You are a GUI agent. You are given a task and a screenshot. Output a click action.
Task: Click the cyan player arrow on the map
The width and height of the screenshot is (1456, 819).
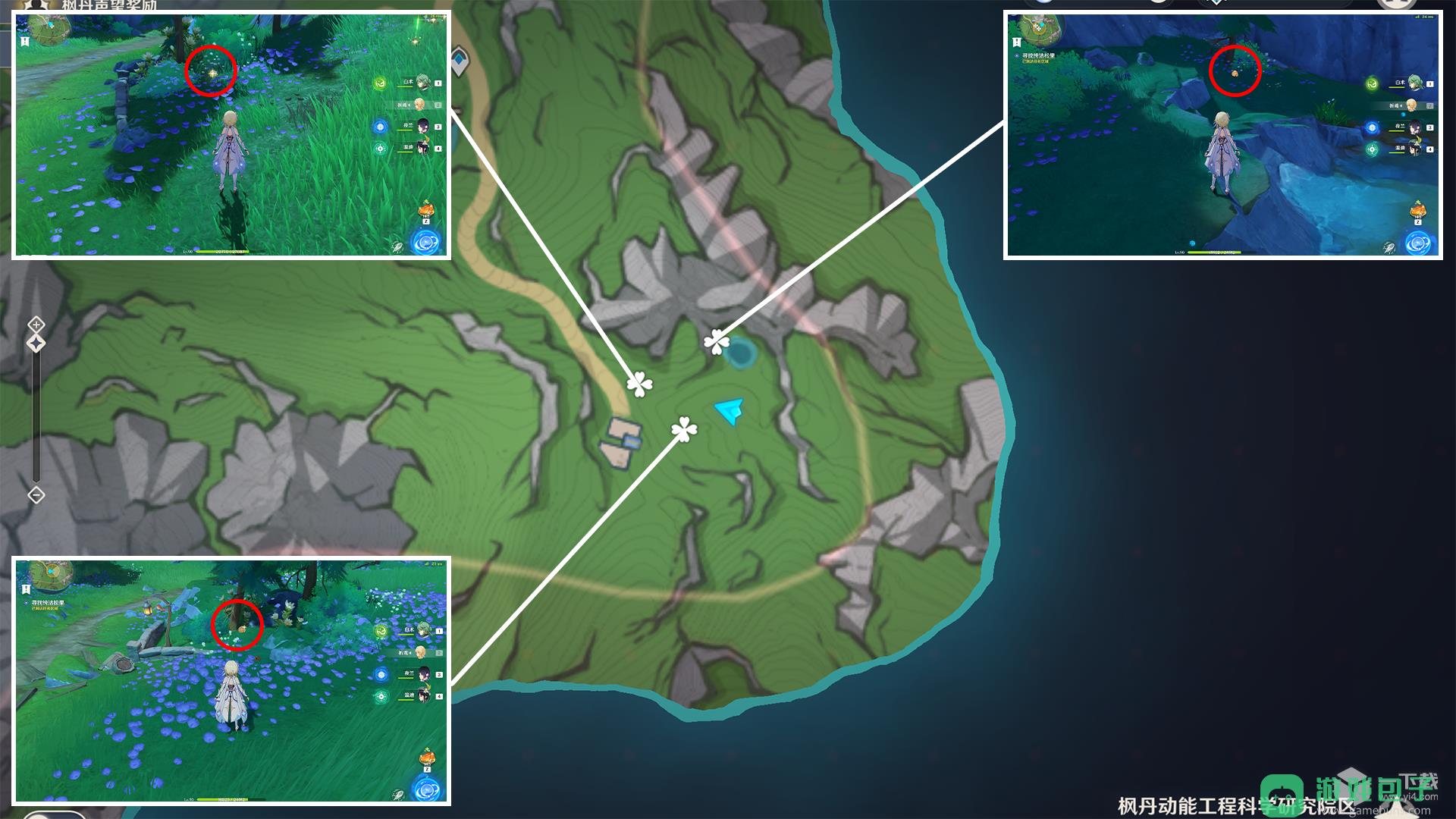(x=730, y=411)
